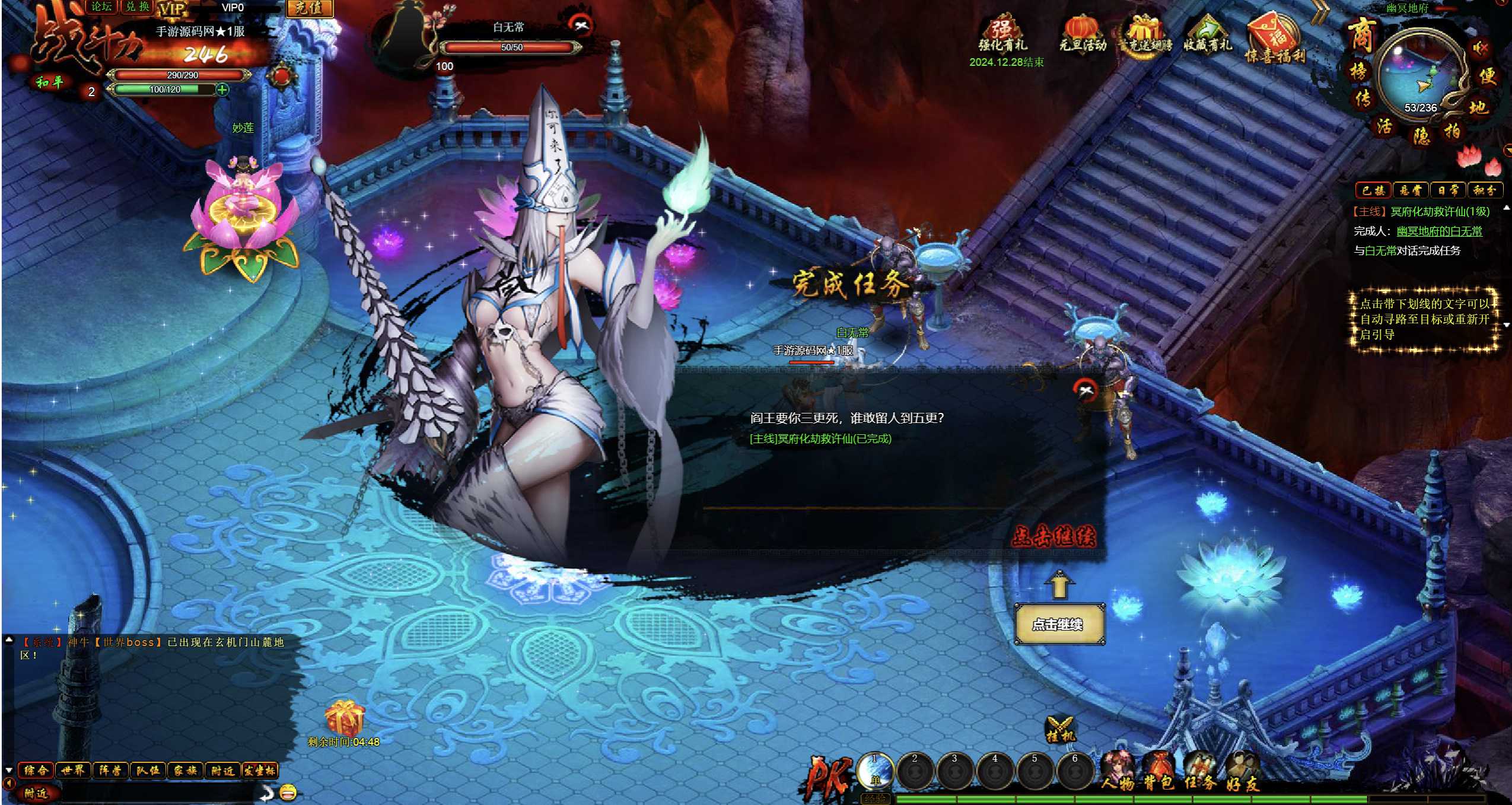1512x805 pixels.
Task: Open the 强化有礼 event
Action: (1002, 35)
